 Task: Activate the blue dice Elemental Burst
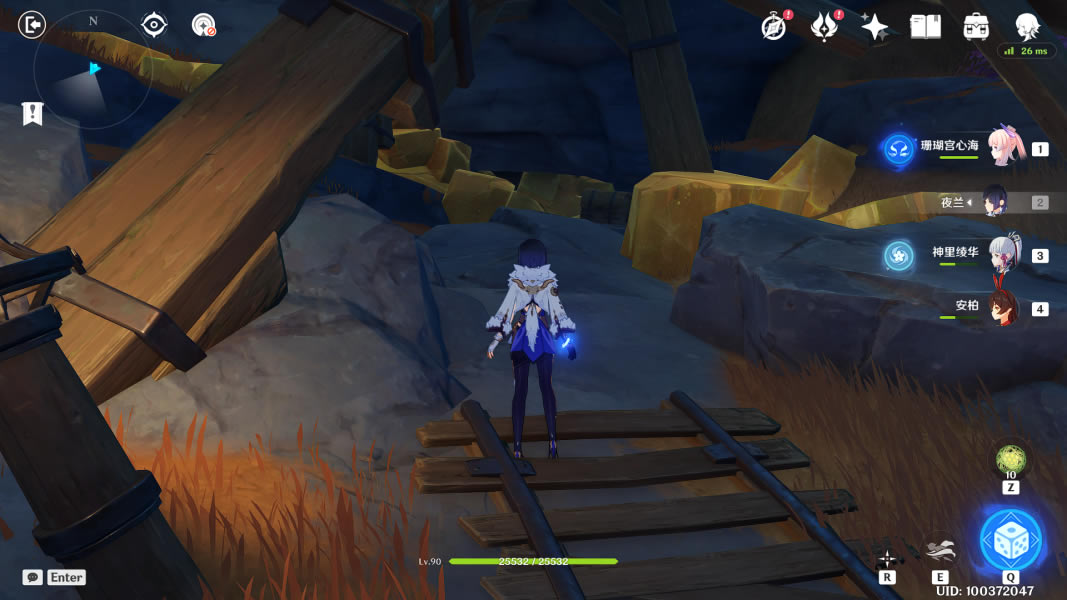[1011, 541]
